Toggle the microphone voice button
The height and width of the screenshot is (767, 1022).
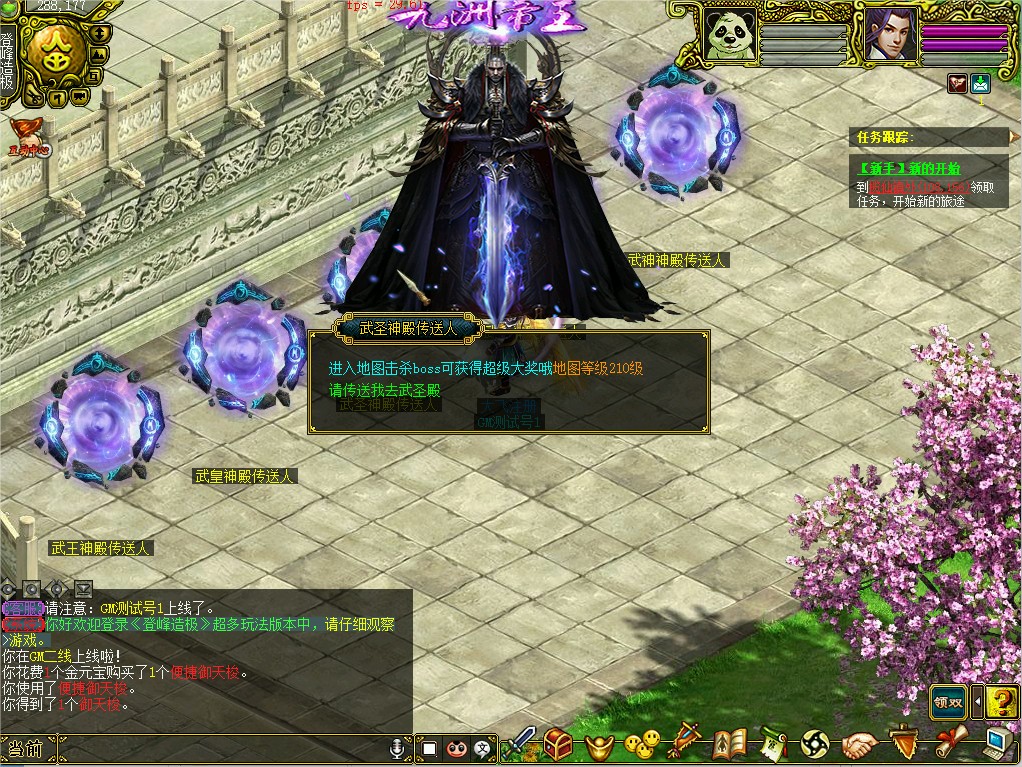398,748
